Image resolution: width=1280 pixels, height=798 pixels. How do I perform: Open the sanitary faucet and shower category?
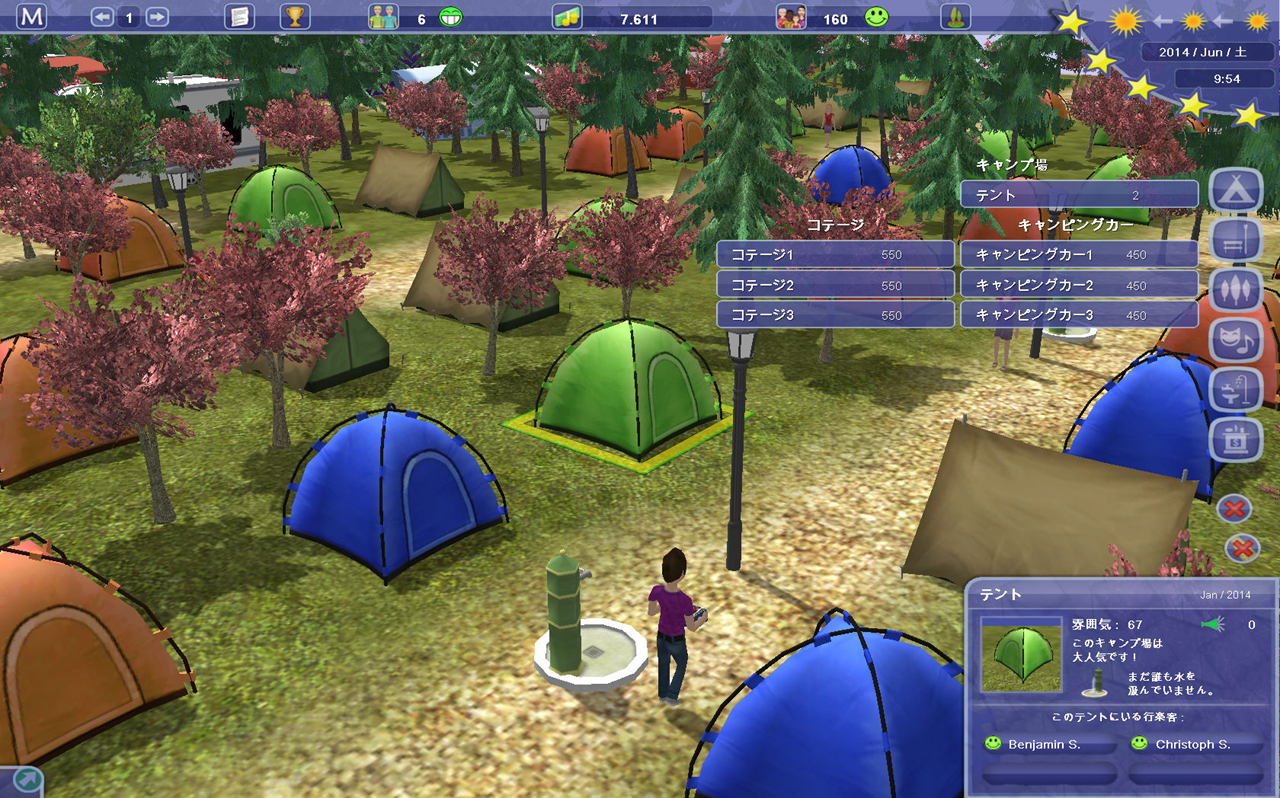[x=1236, y=389]
